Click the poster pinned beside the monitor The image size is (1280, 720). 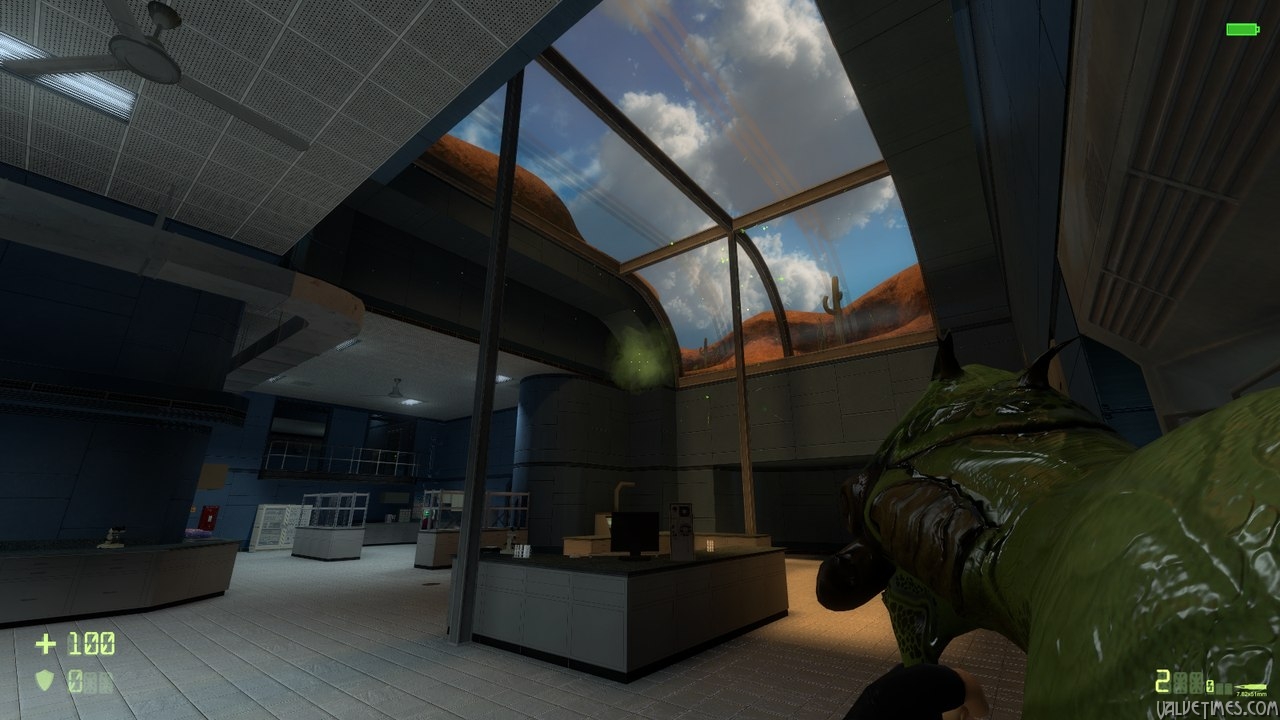[x=683, y=518]
